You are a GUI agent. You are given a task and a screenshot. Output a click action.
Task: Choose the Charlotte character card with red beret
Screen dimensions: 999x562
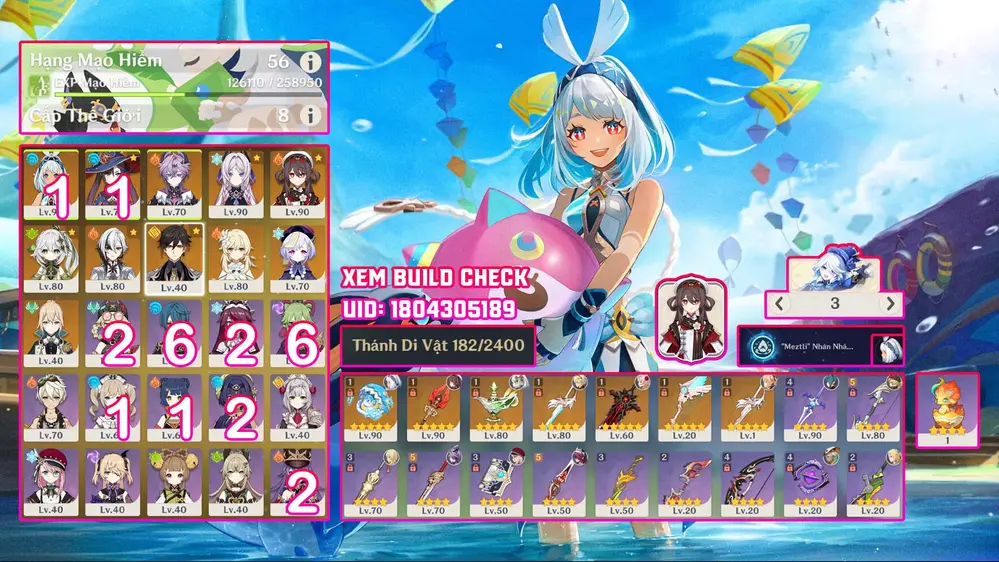(x=49, y=481)
